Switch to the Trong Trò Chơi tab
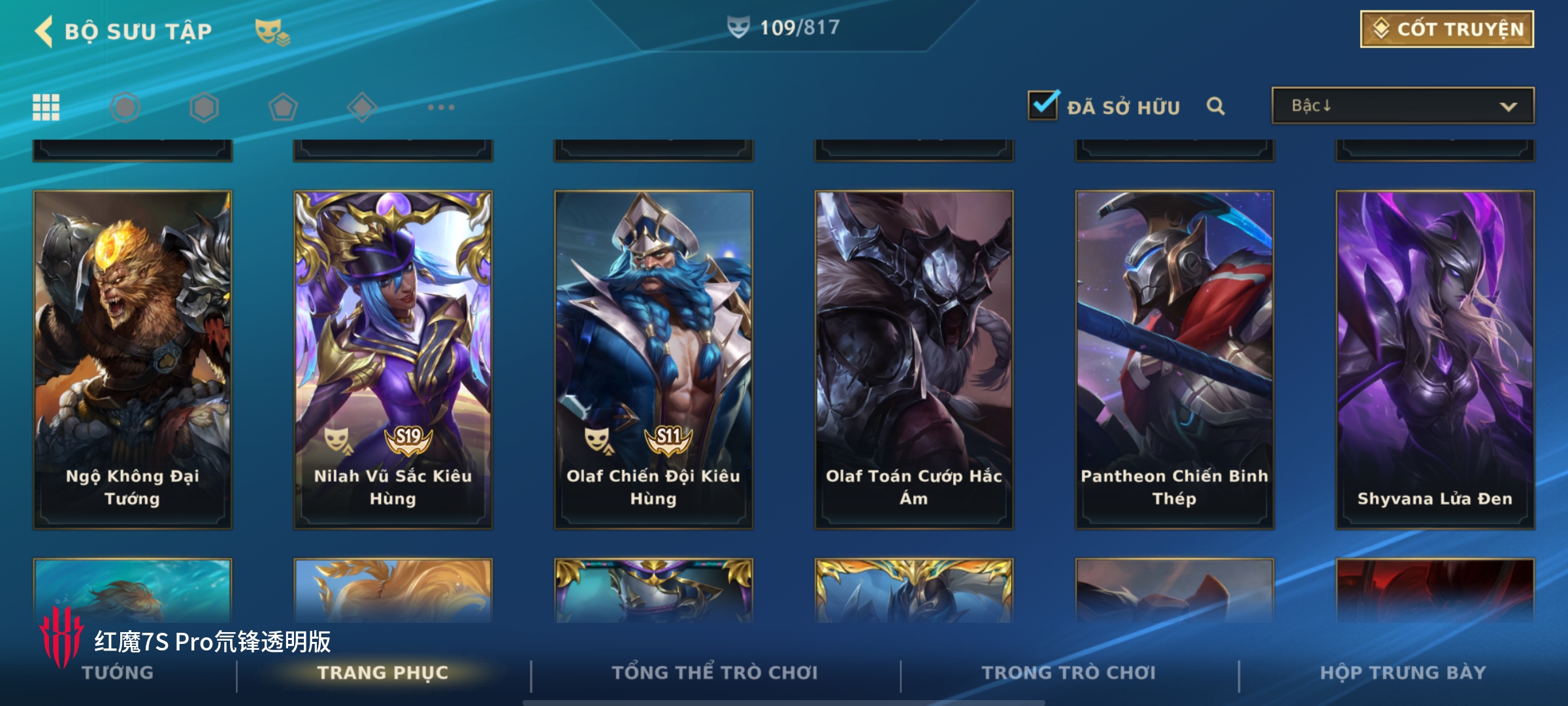Image resolution: width=1568 pixels, height=706 pixels. (1069, 673)
